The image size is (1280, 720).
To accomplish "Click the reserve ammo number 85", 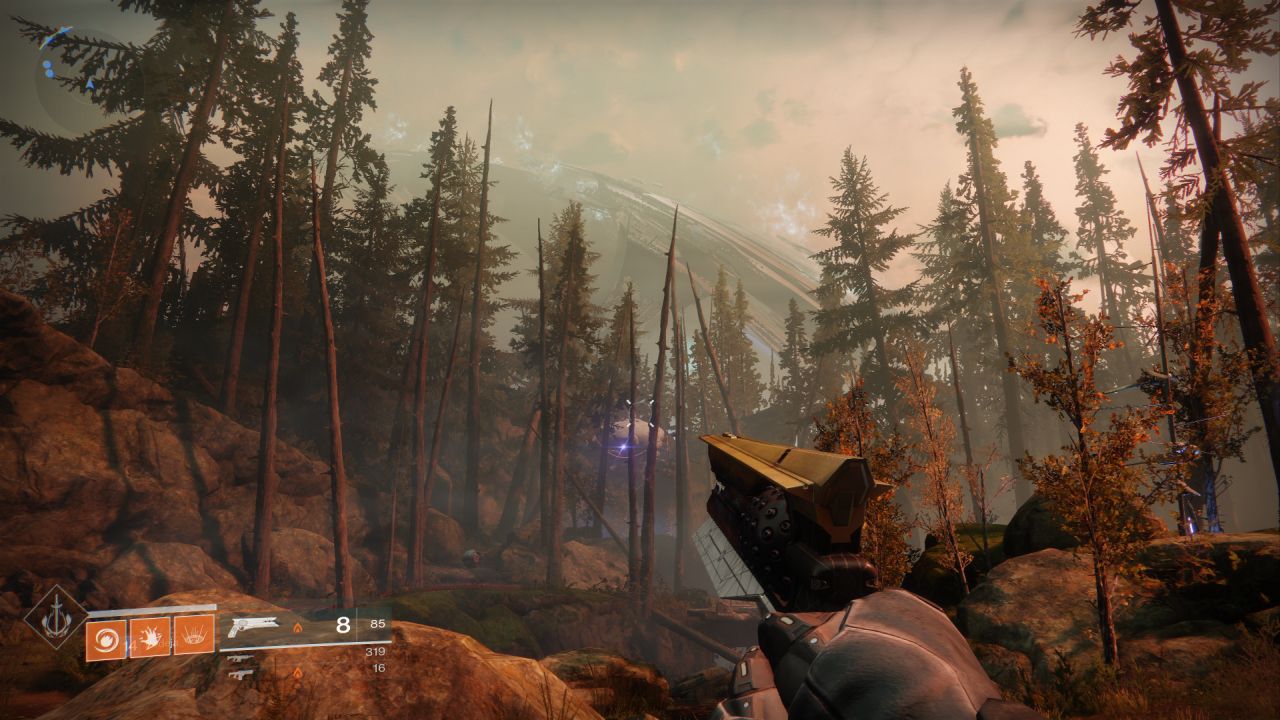I will (x=376, y=623).
